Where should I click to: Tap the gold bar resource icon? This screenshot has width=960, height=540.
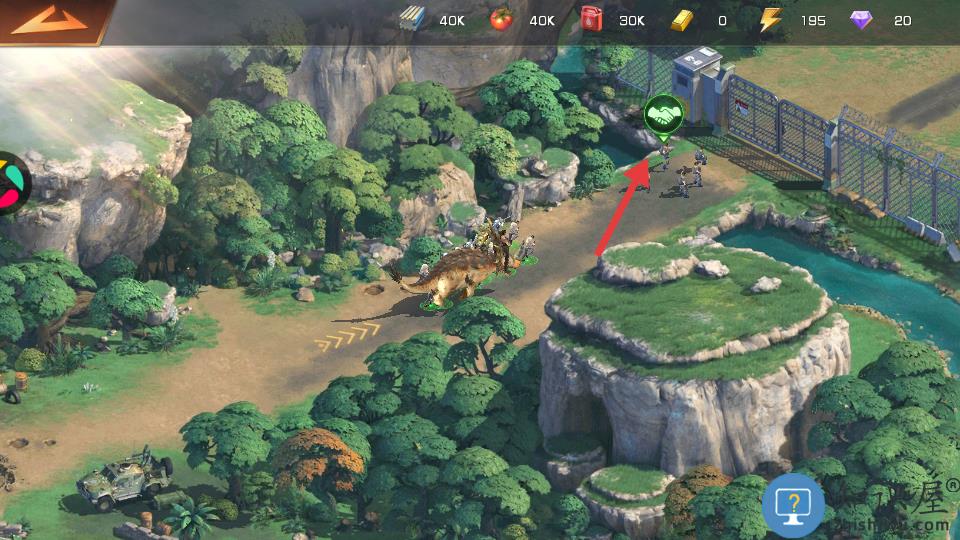[x=681, y=20]
